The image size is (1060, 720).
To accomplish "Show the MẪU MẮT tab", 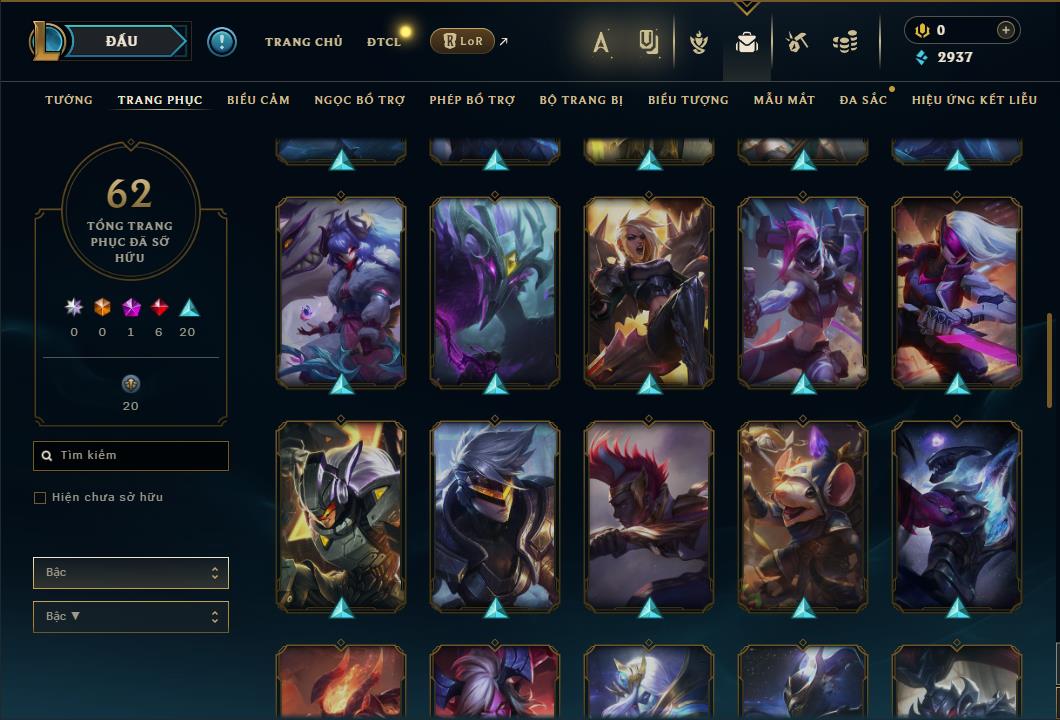I will pos(784,100).
